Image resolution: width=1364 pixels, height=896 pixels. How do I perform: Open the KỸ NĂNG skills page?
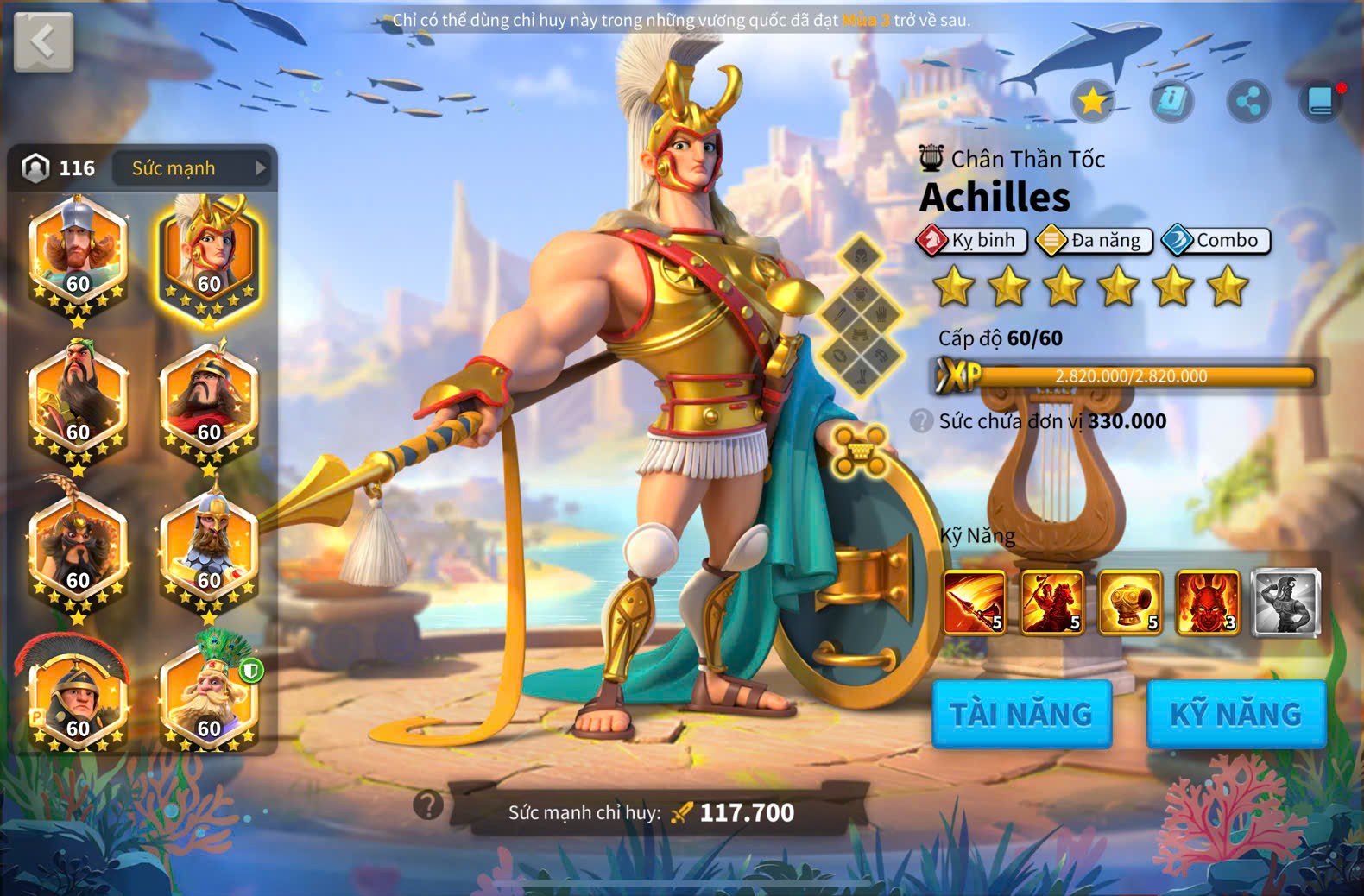[x=1235, y=714]
